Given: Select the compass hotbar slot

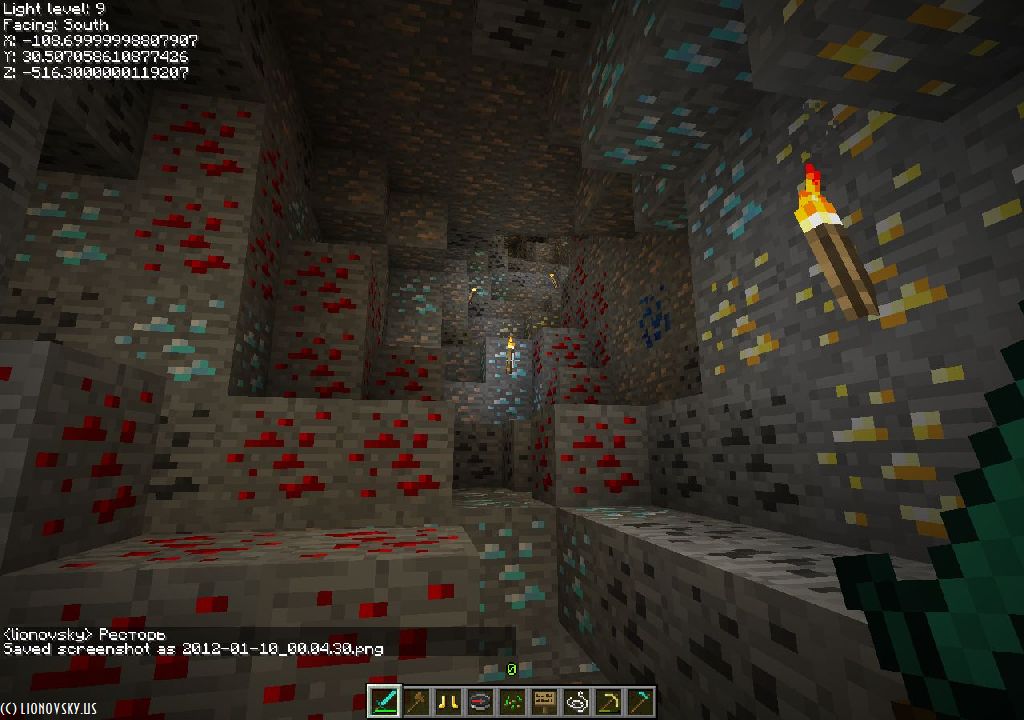Looking at the screenshot, I should pos(481,702).
